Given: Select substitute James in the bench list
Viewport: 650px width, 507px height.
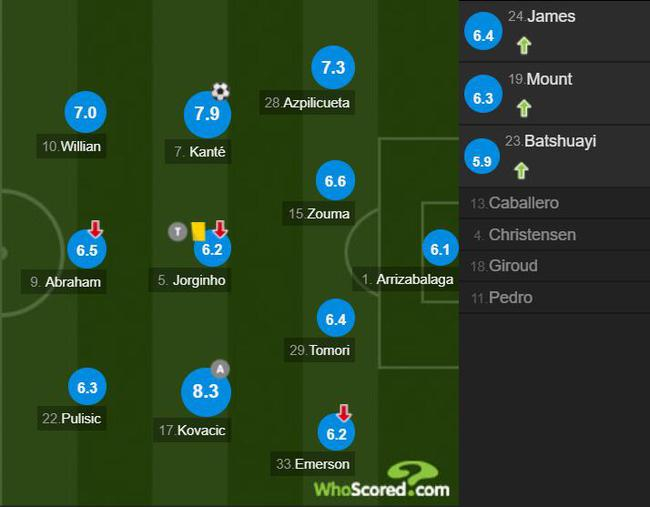Looking at the screenshot, I should [554, 31].
